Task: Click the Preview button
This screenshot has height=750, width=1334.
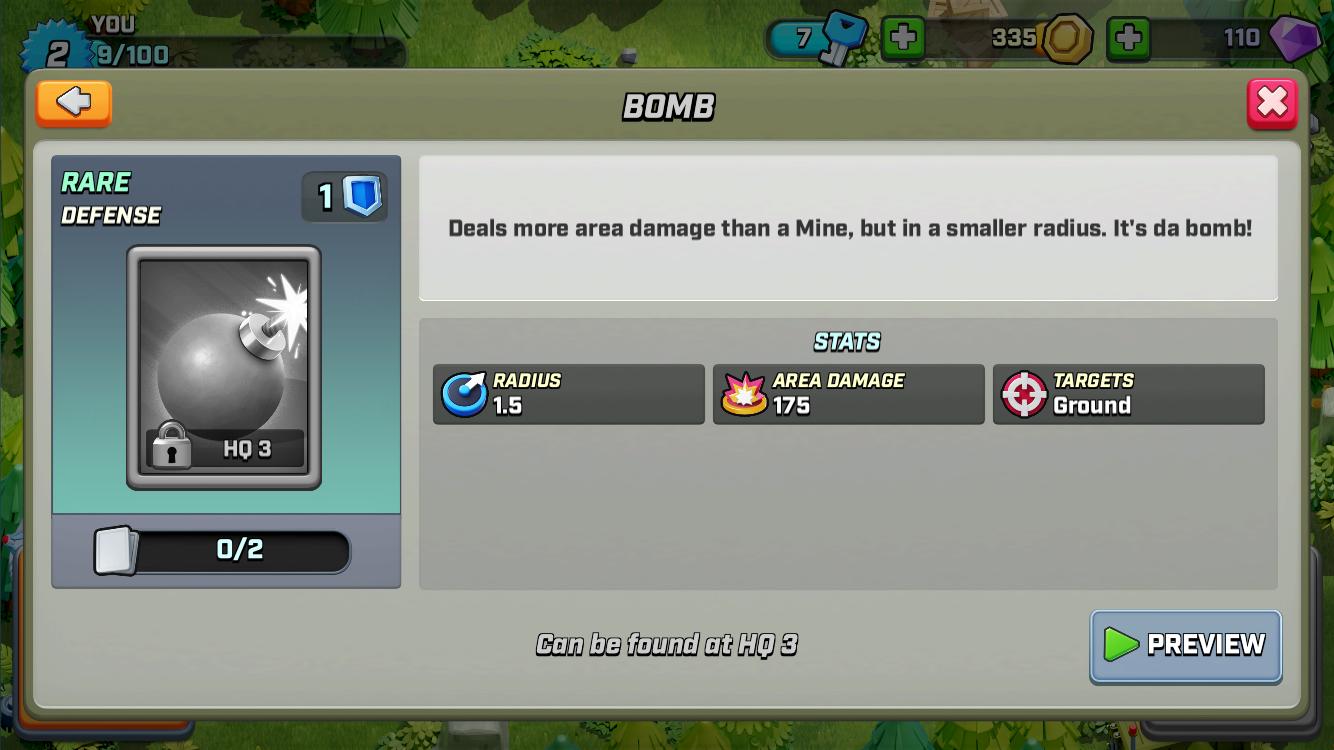Action: [1185, 646]
